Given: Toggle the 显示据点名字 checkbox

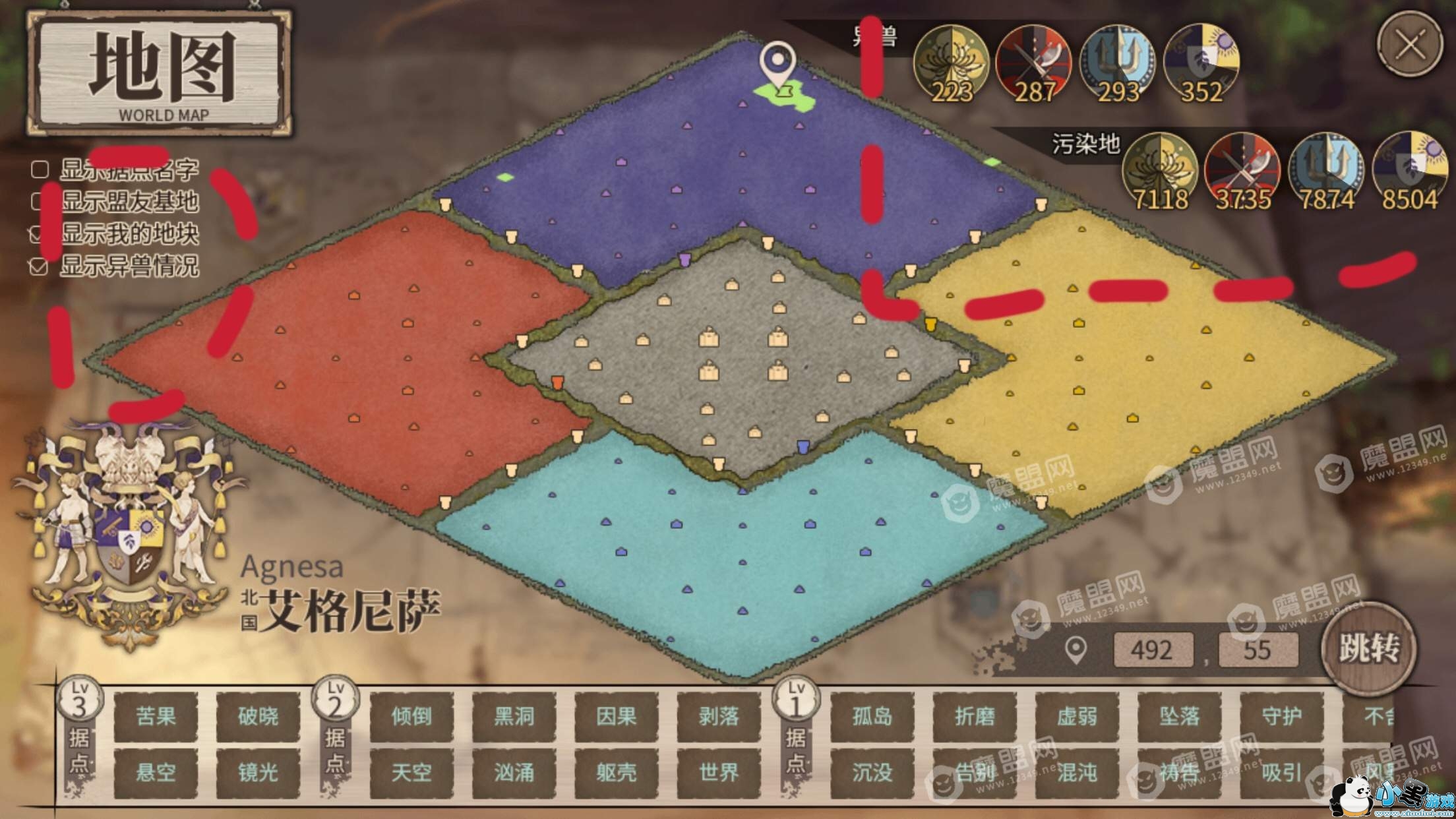Looking at the screenshot, I should [x=40, y=169].
